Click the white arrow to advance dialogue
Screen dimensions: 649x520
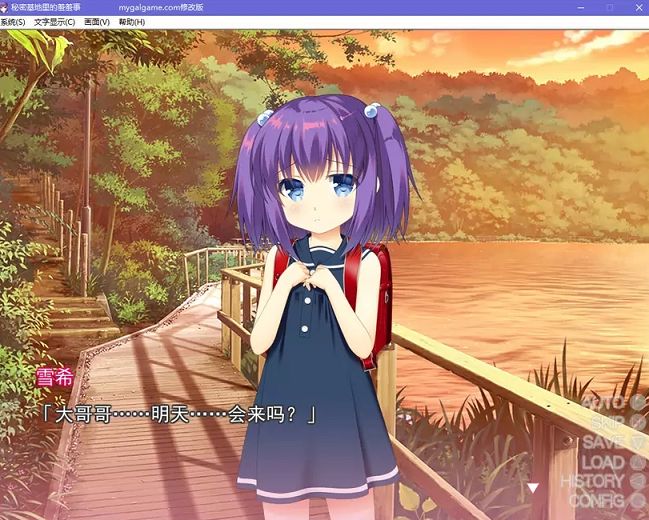coord(533,488)
